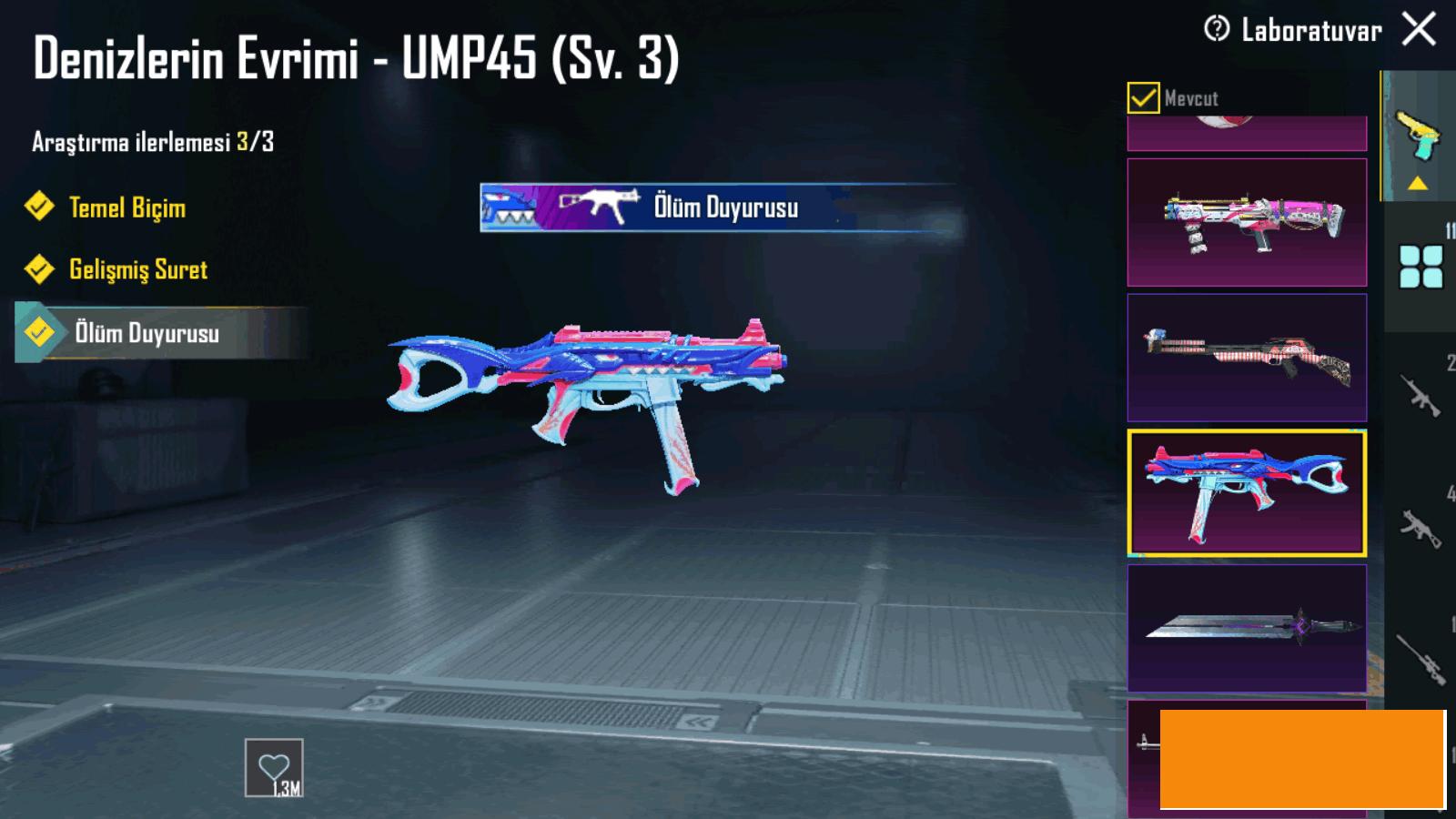Like the skin with the heart button
This screenshot has width=1456, height=819.
274,769
